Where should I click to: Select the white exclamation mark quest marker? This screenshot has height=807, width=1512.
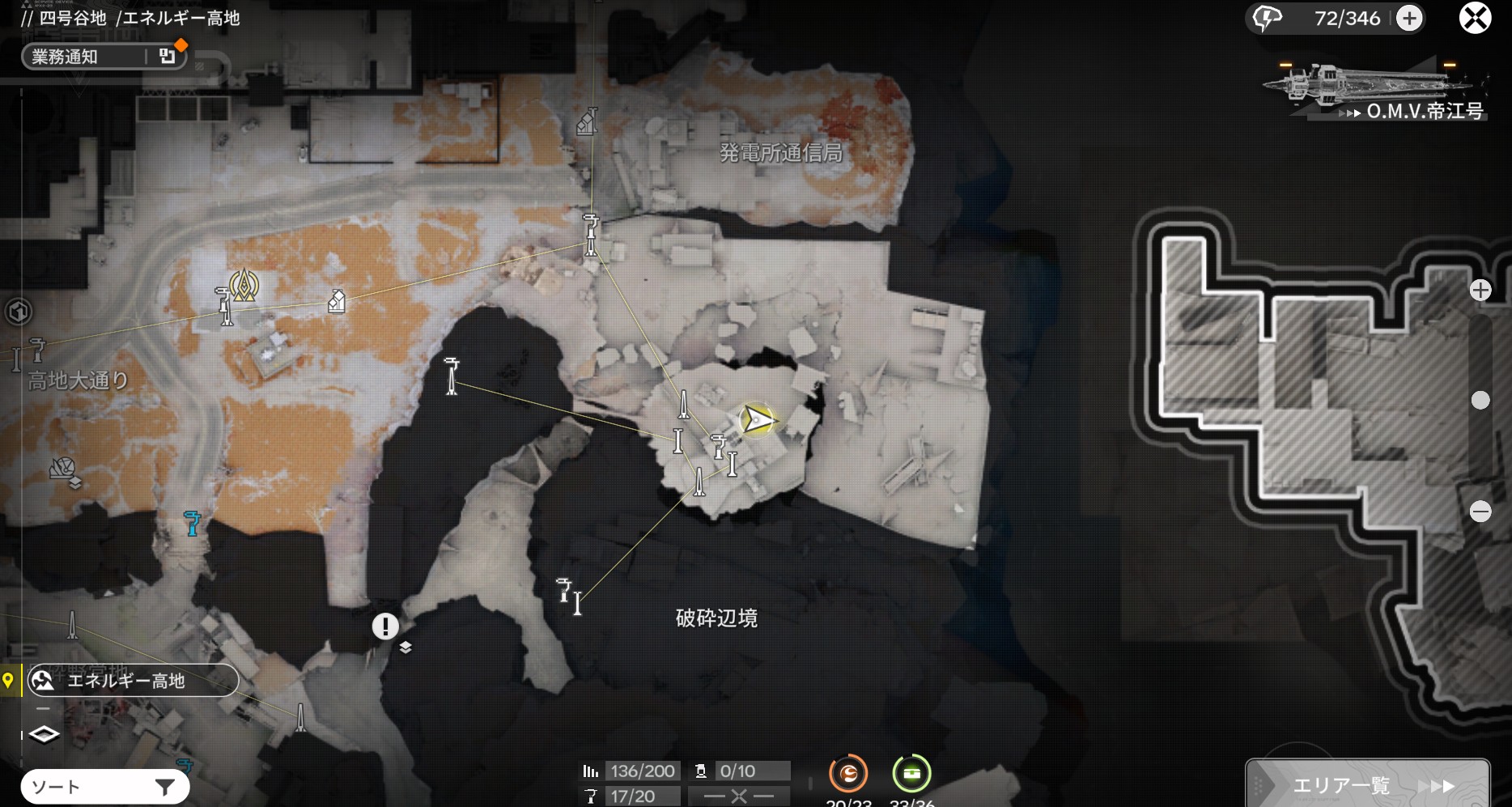click(385, 626)
